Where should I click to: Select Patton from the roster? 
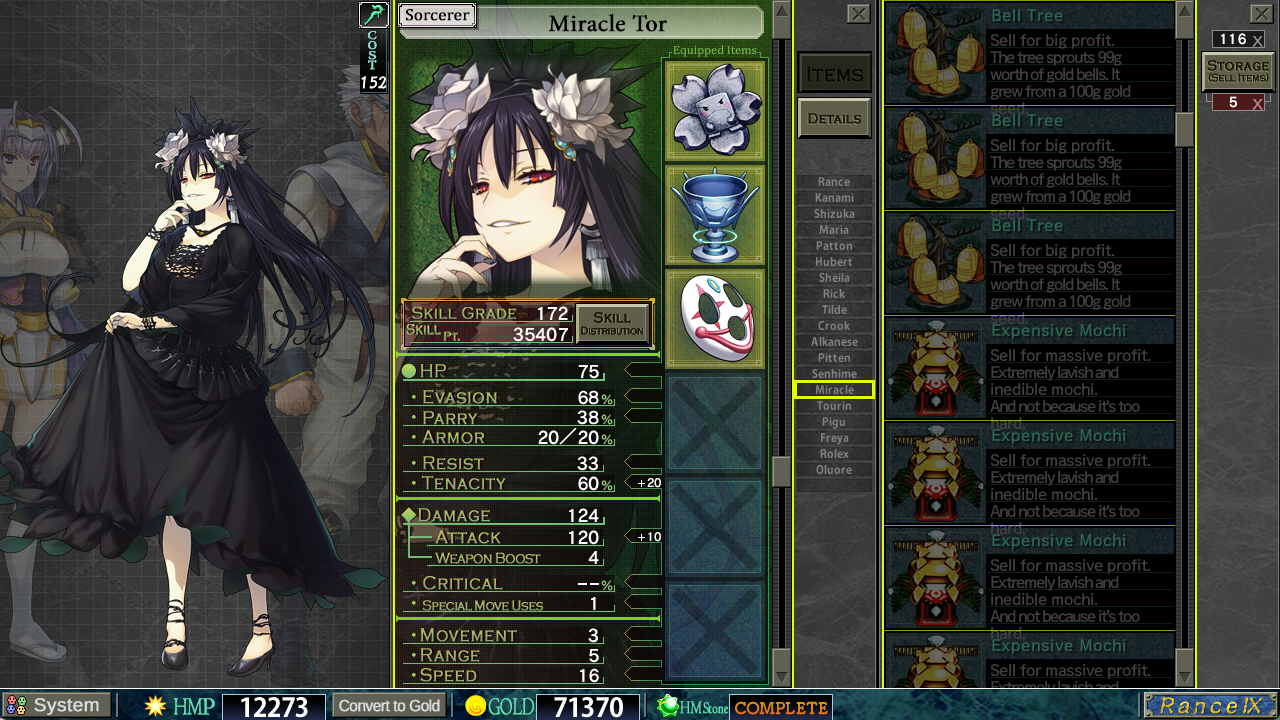[x=834, y=246]
